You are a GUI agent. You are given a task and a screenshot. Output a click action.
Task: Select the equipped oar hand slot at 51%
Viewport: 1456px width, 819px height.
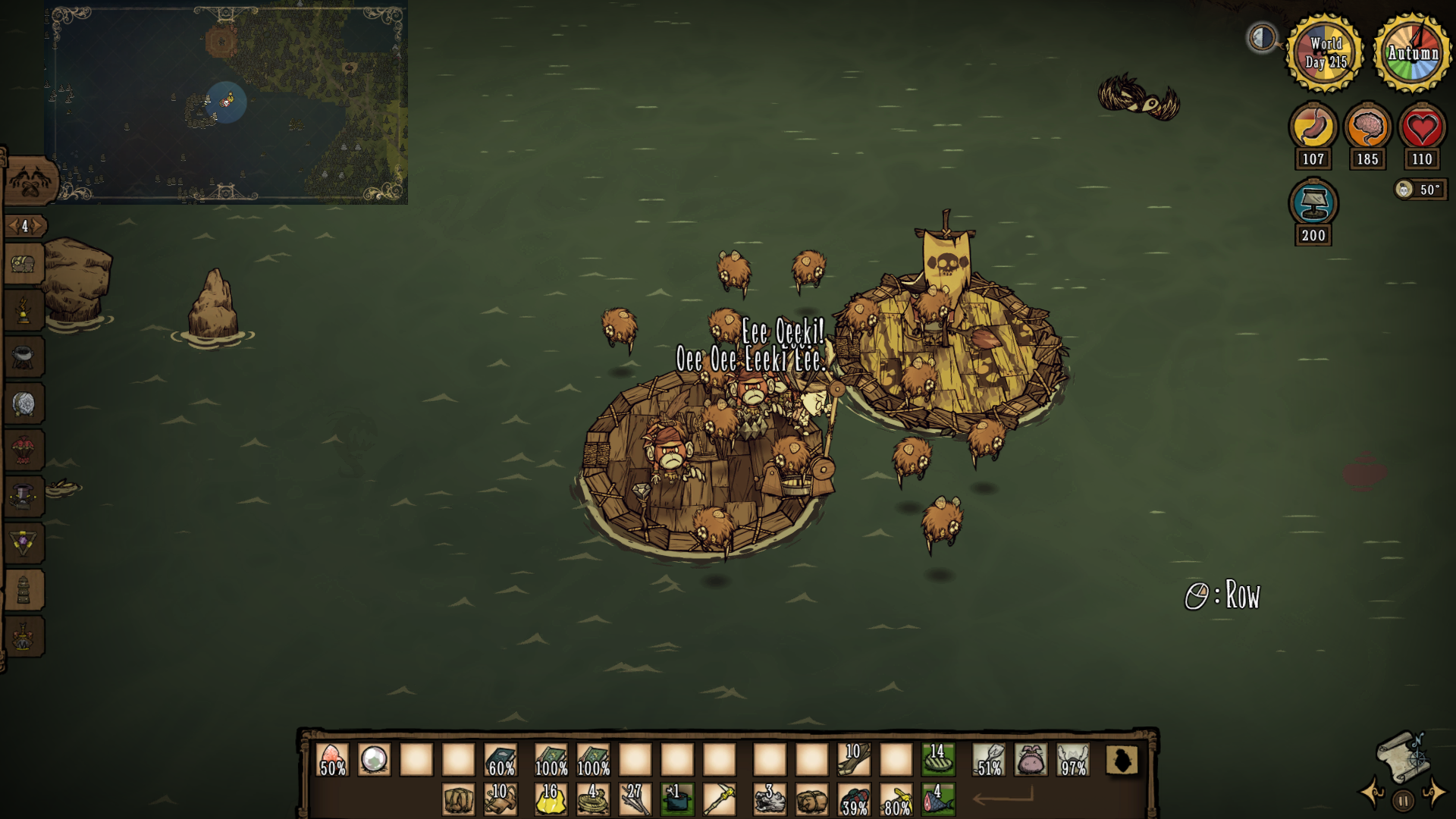click(x=989, y=759)
